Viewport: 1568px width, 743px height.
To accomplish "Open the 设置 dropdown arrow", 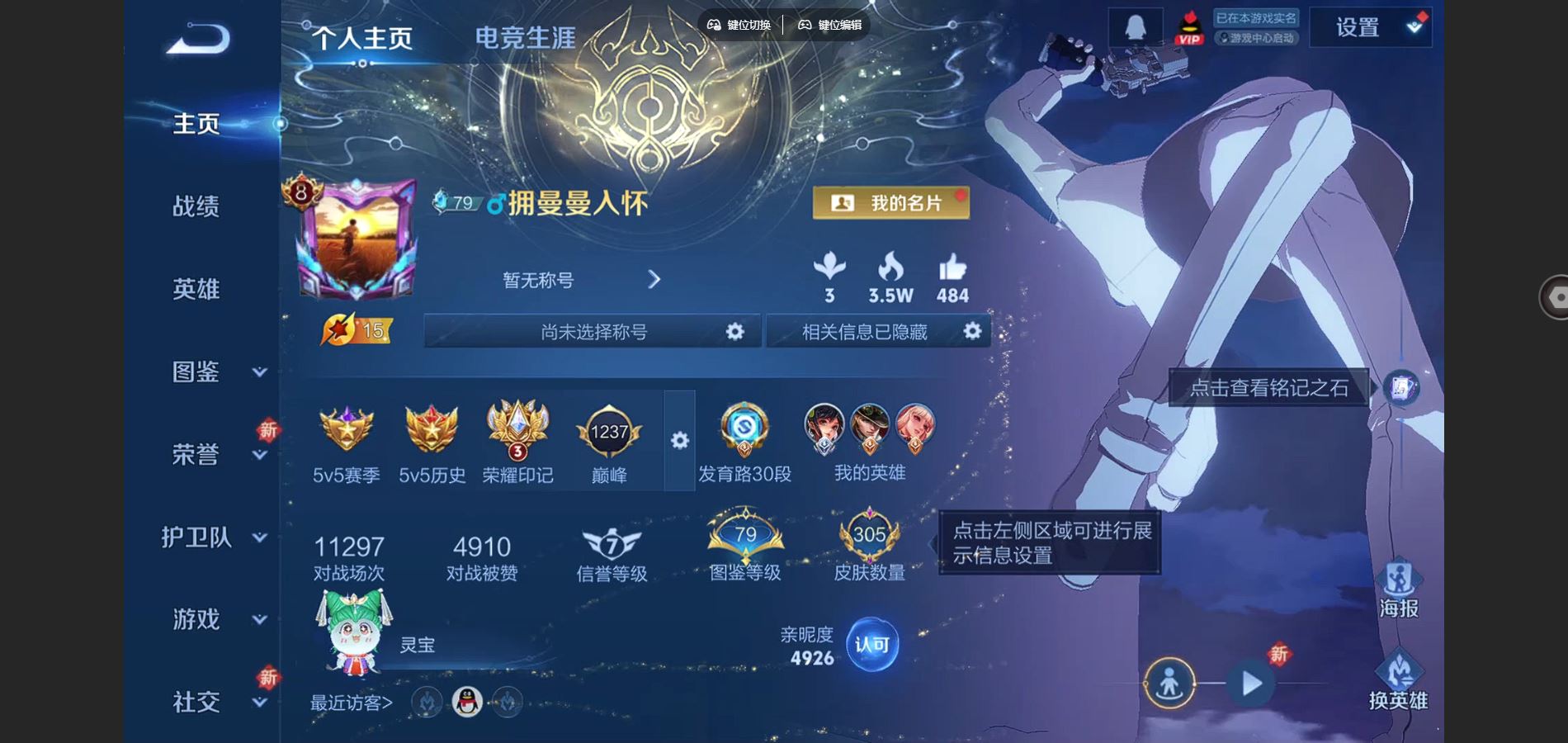I will click(x=1414, y=26).
